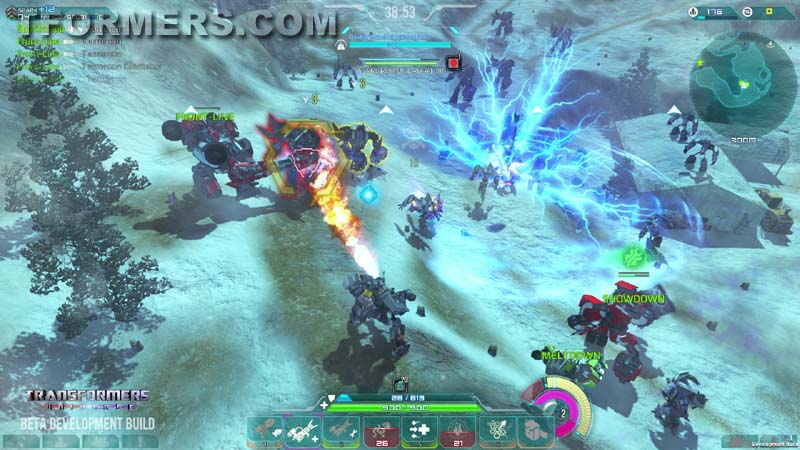Activate the ability showing cooldown 26

point(382,430)
